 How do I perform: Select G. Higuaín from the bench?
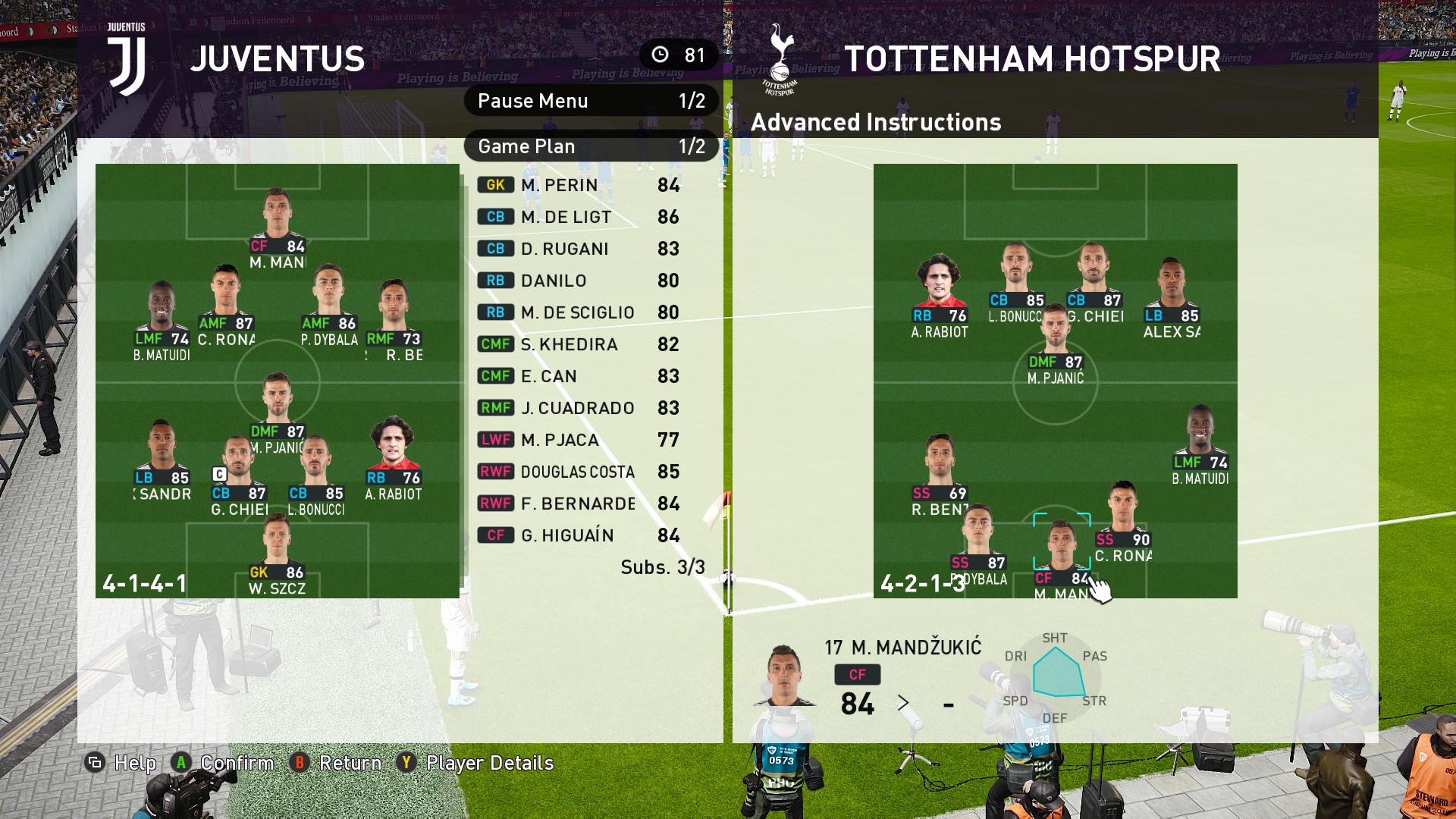[x=578, y=535]
